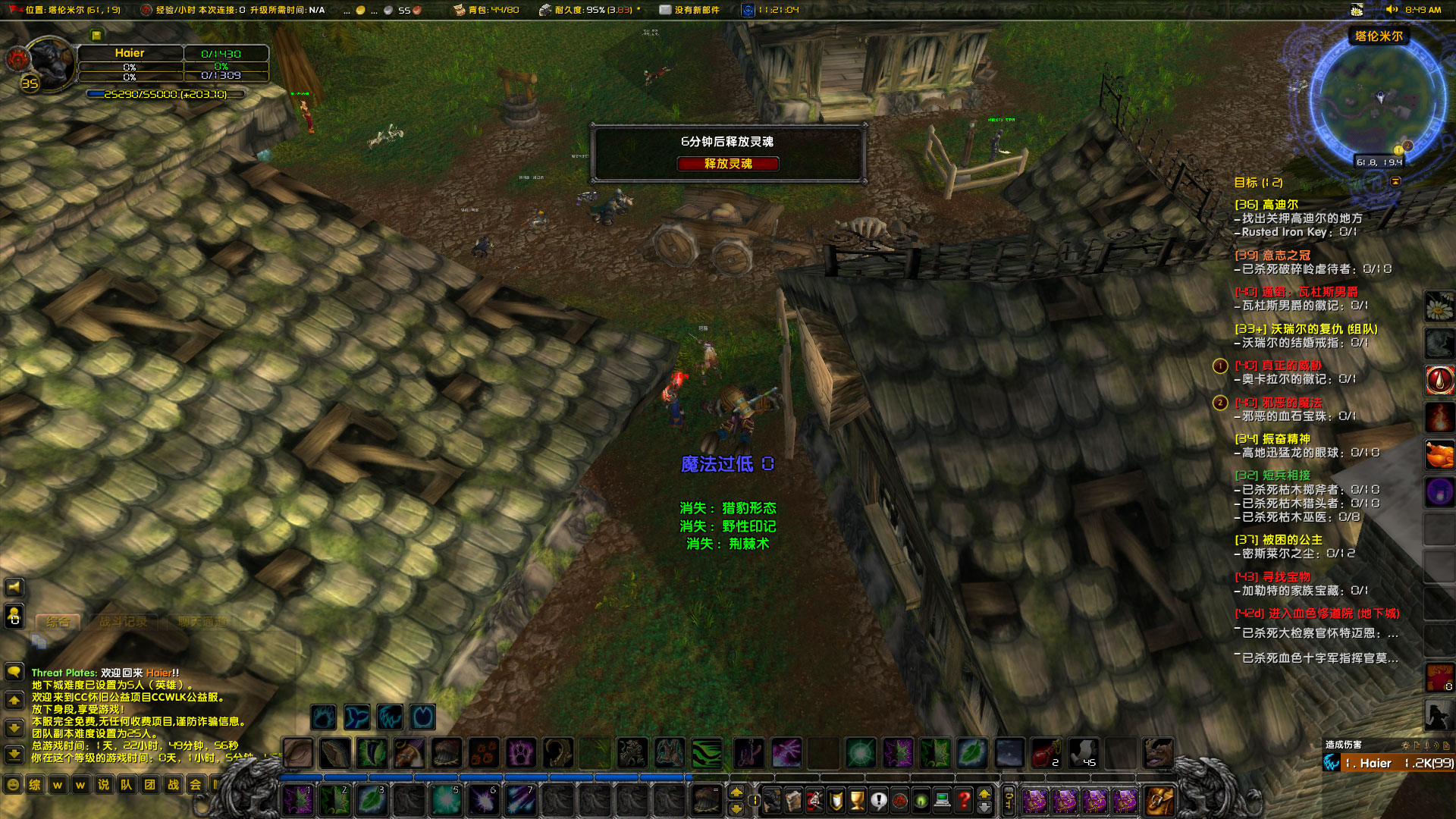This screenshot has width=1456, height=819.
Task: Activate Bear Form on the shapeshift bar
Action: click(x=323, y=716)
